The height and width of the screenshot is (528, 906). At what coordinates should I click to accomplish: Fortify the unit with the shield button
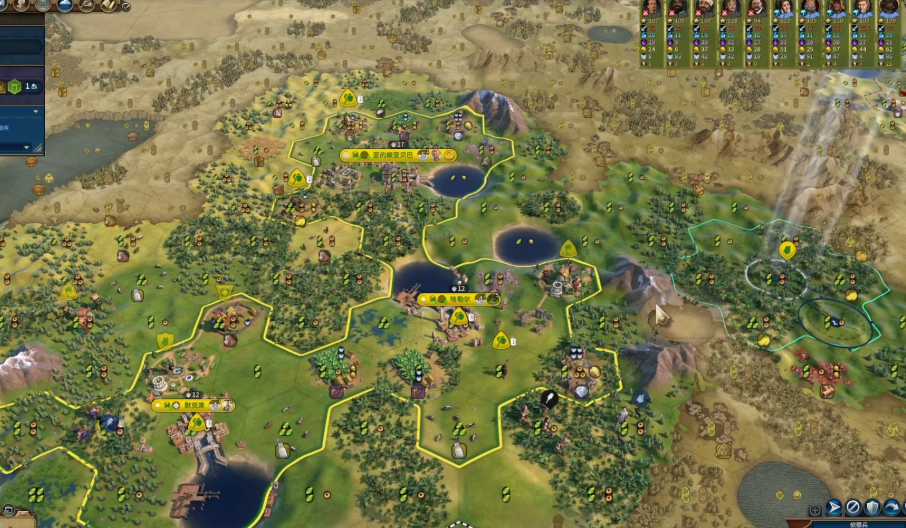pos(872,507)
